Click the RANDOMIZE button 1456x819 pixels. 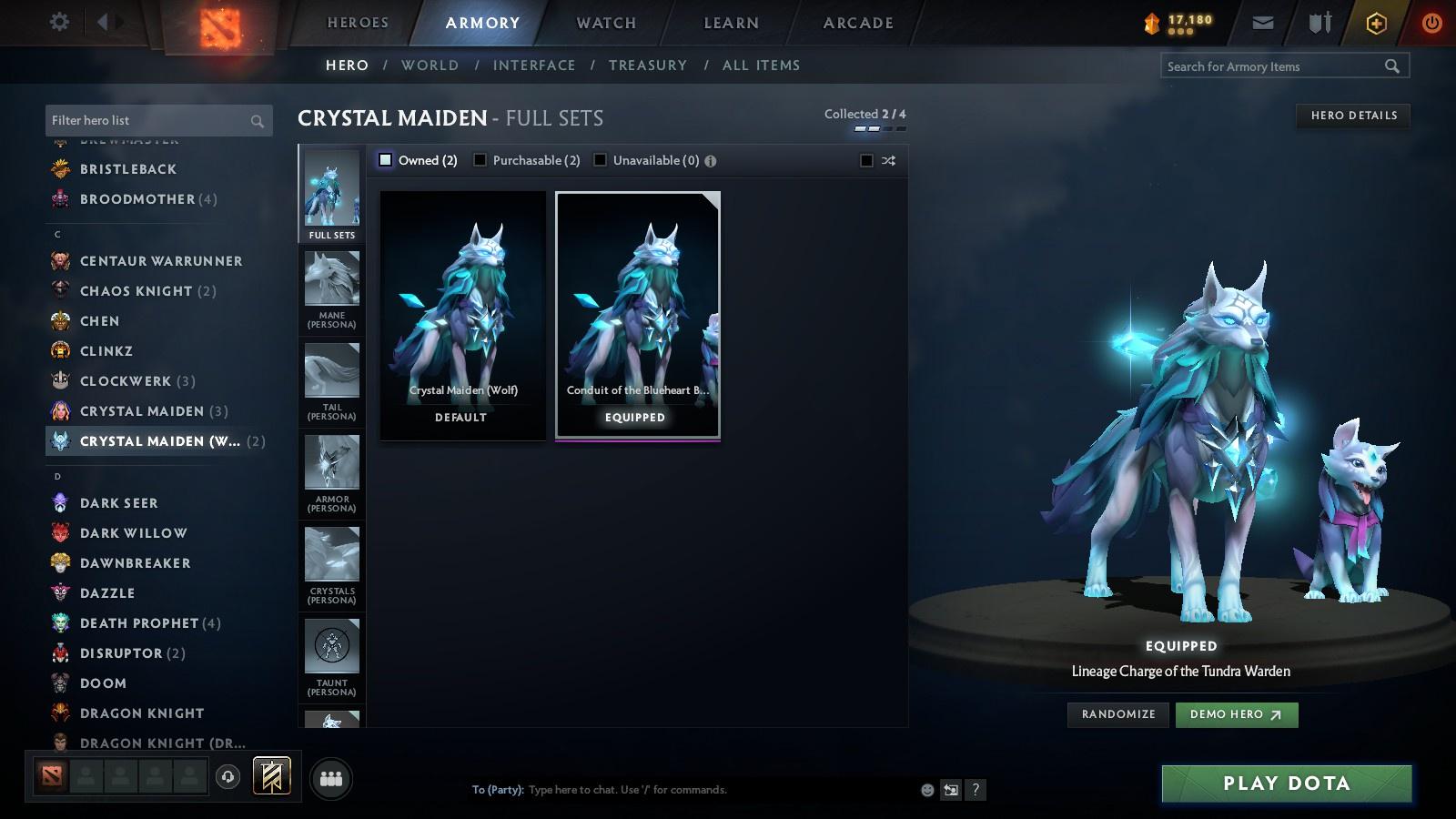tap(1117, 714)
